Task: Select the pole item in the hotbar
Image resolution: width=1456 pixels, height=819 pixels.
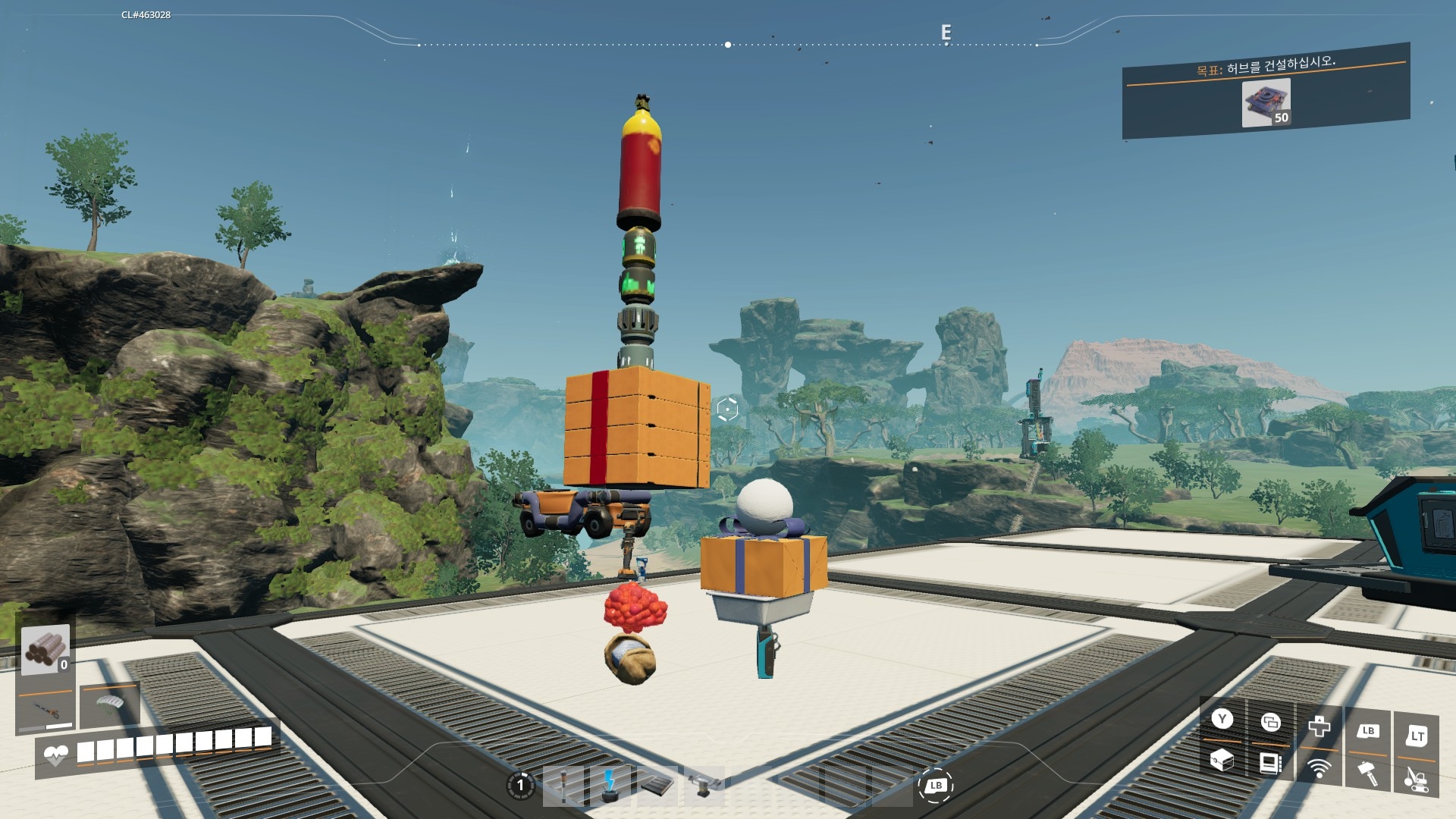Action: coord(564,786)
